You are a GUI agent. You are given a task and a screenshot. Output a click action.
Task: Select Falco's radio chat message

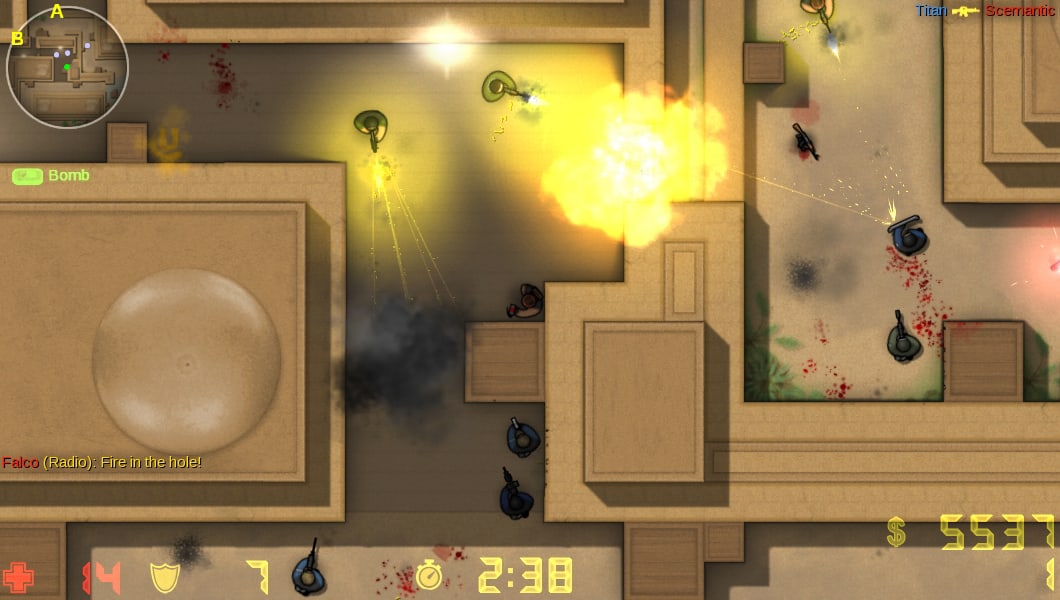point(102,462)
